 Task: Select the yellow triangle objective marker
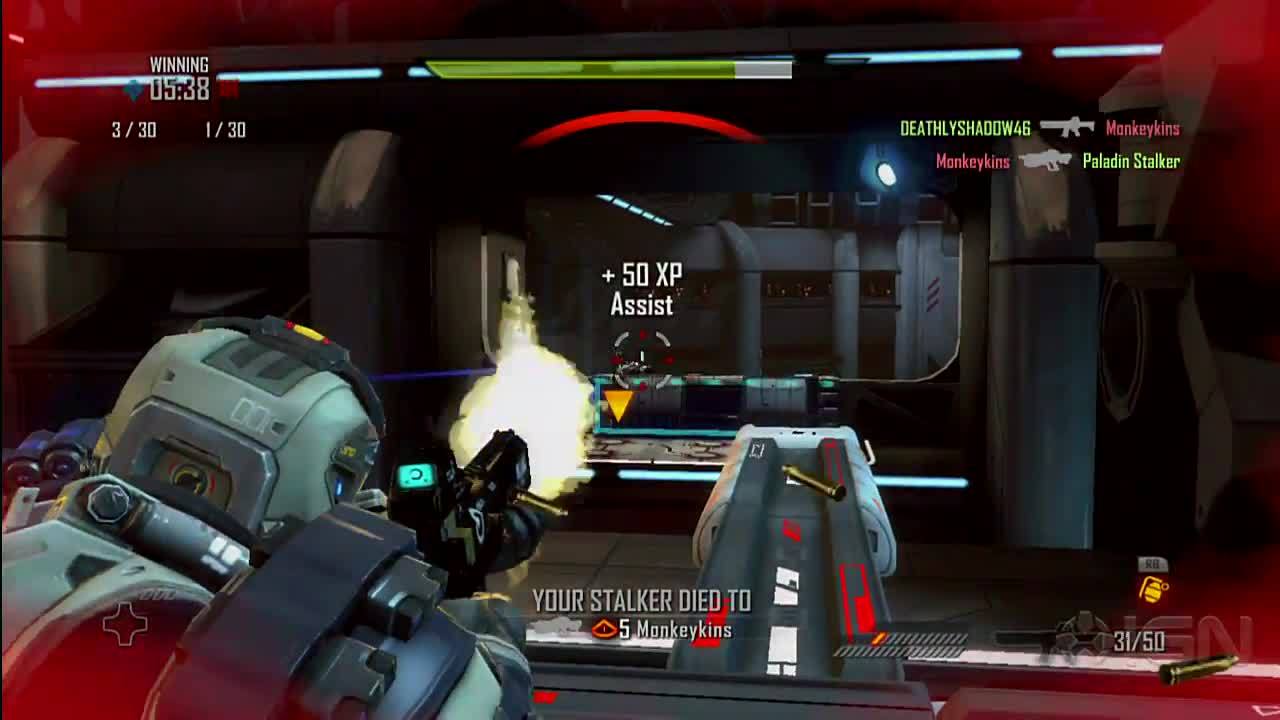click(x=617, y=405)
